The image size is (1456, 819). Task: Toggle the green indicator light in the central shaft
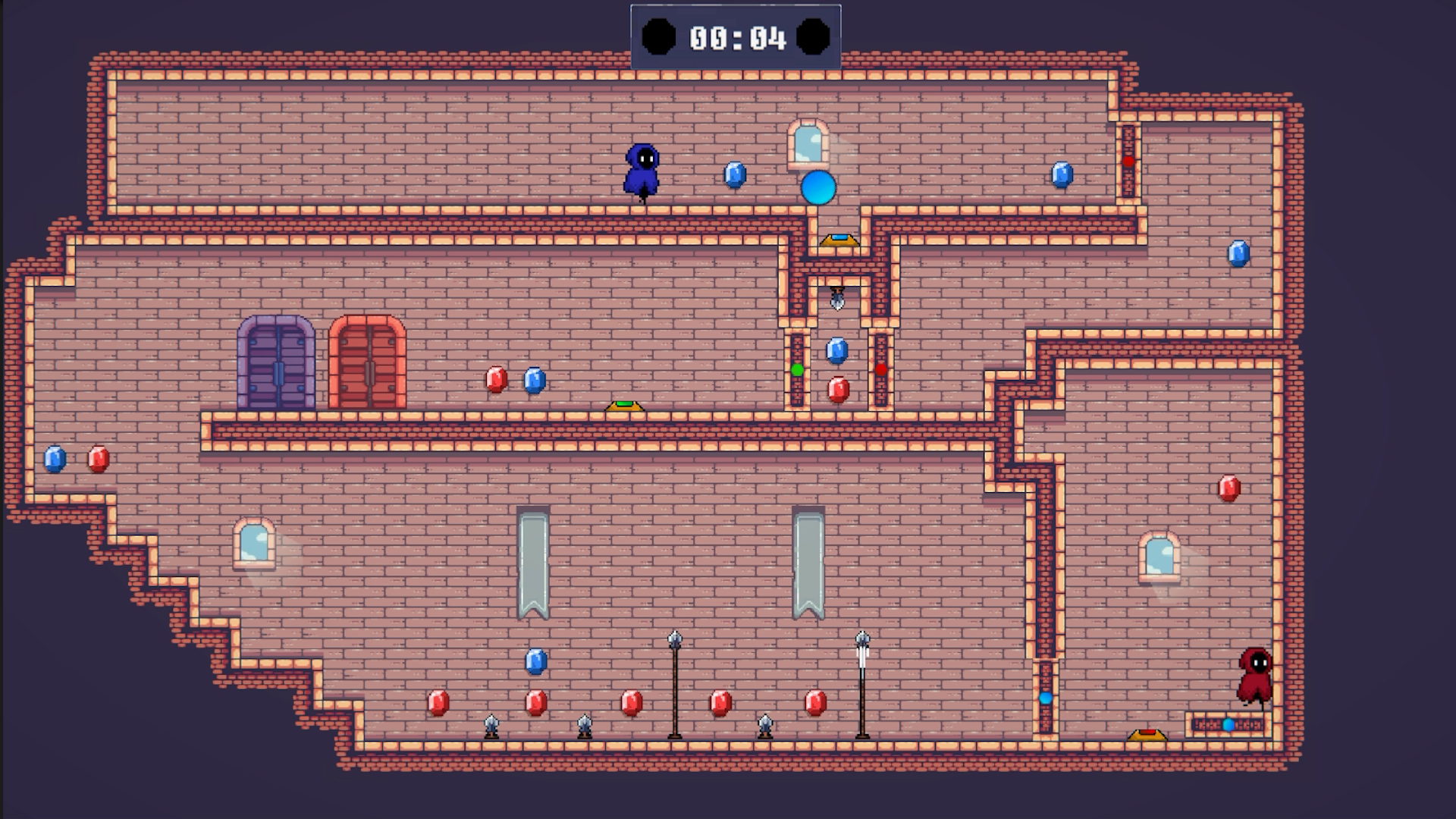coord(797,369)
